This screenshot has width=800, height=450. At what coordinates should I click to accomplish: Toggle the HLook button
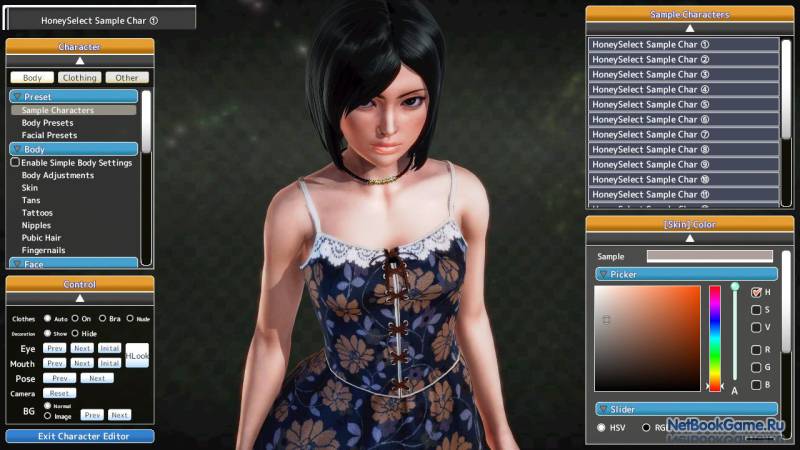137,355
